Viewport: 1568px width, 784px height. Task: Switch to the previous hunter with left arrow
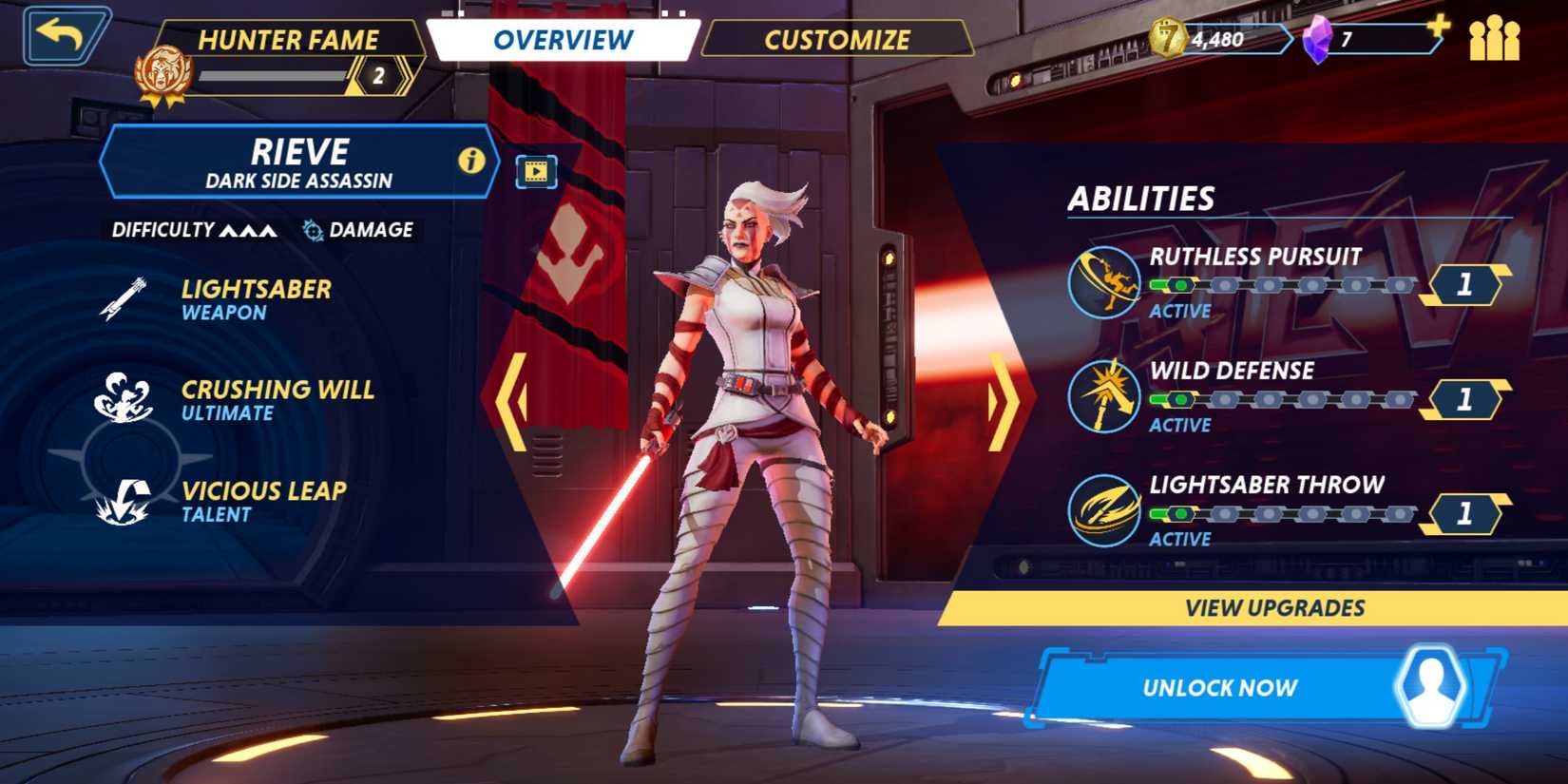(x=514, y=401)
